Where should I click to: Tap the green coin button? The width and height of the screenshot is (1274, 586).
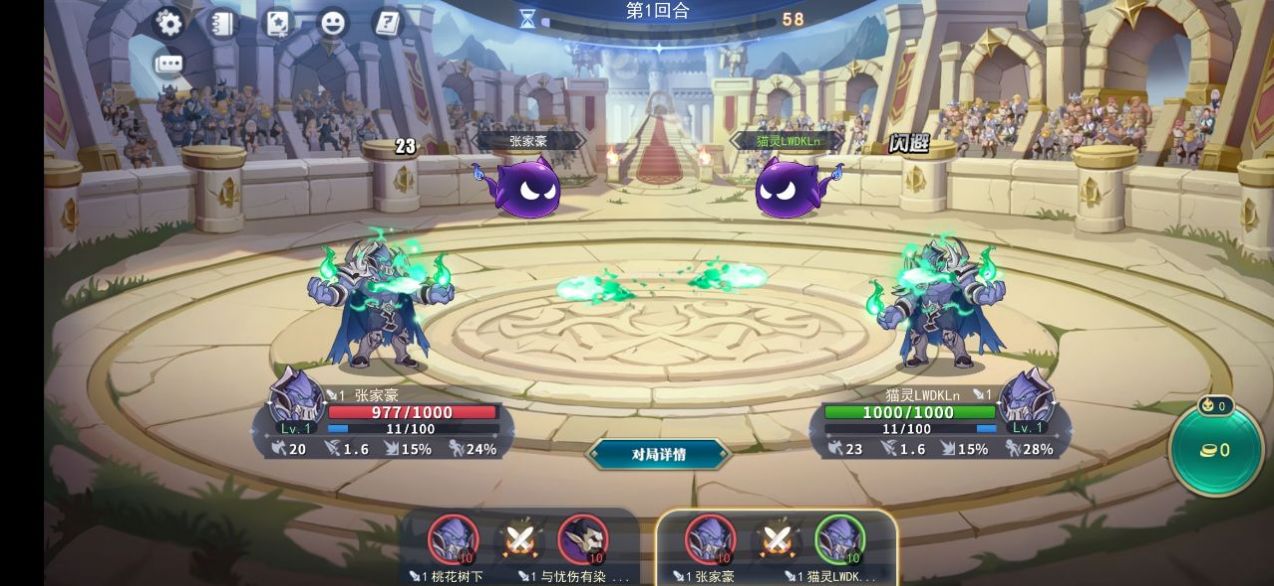tap(1216, 450)
